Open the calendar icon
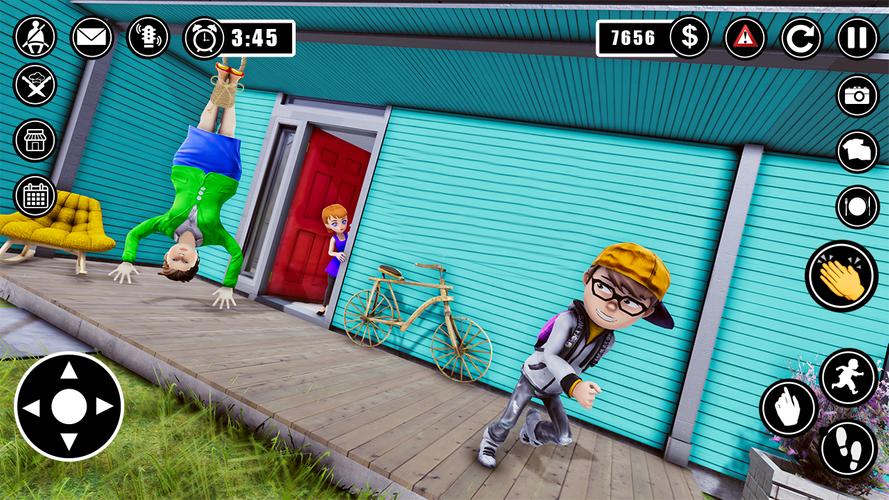889x500 pixels. pos(35,196)
